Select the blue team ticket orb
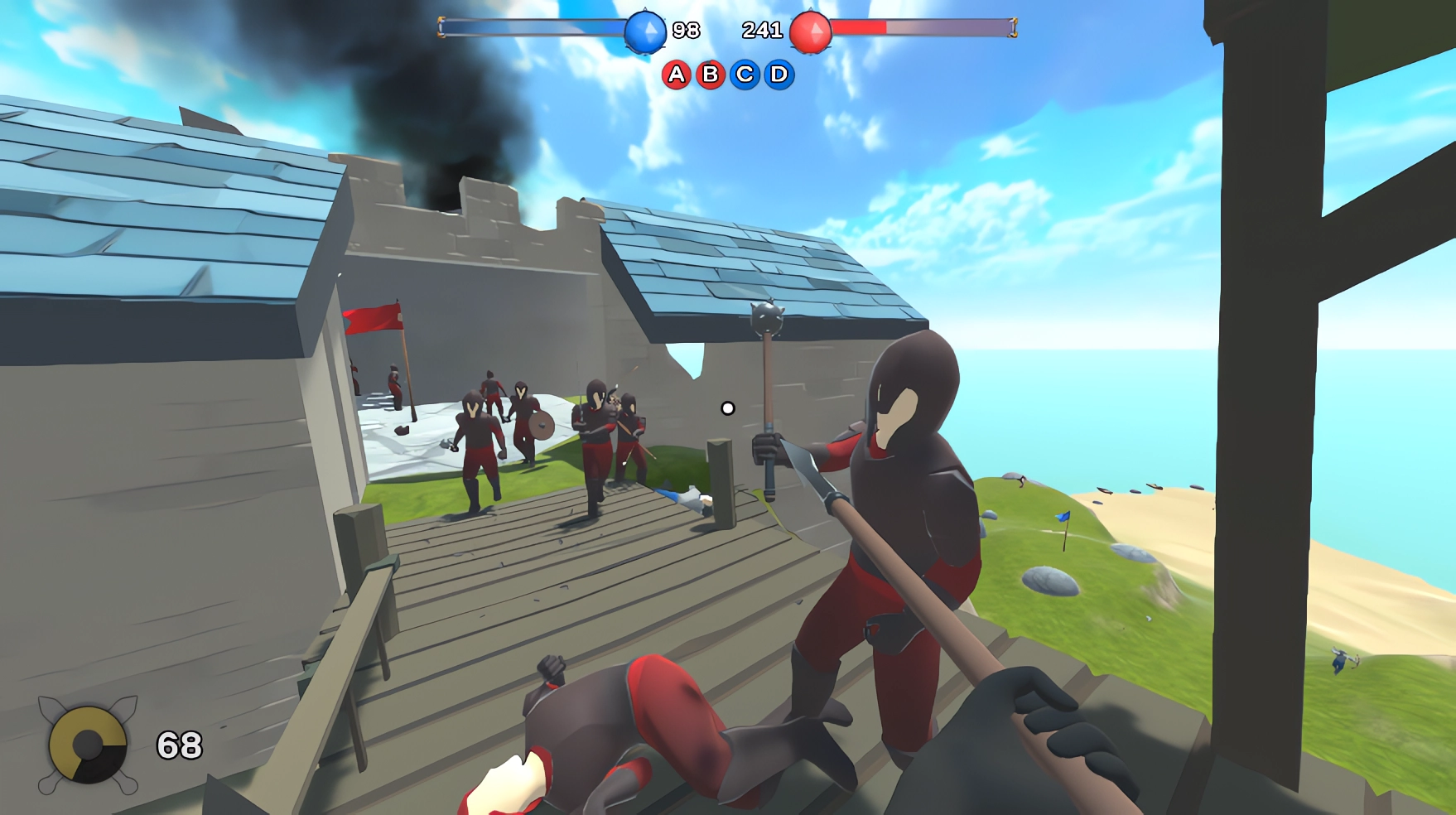 (x=643, y=30)
